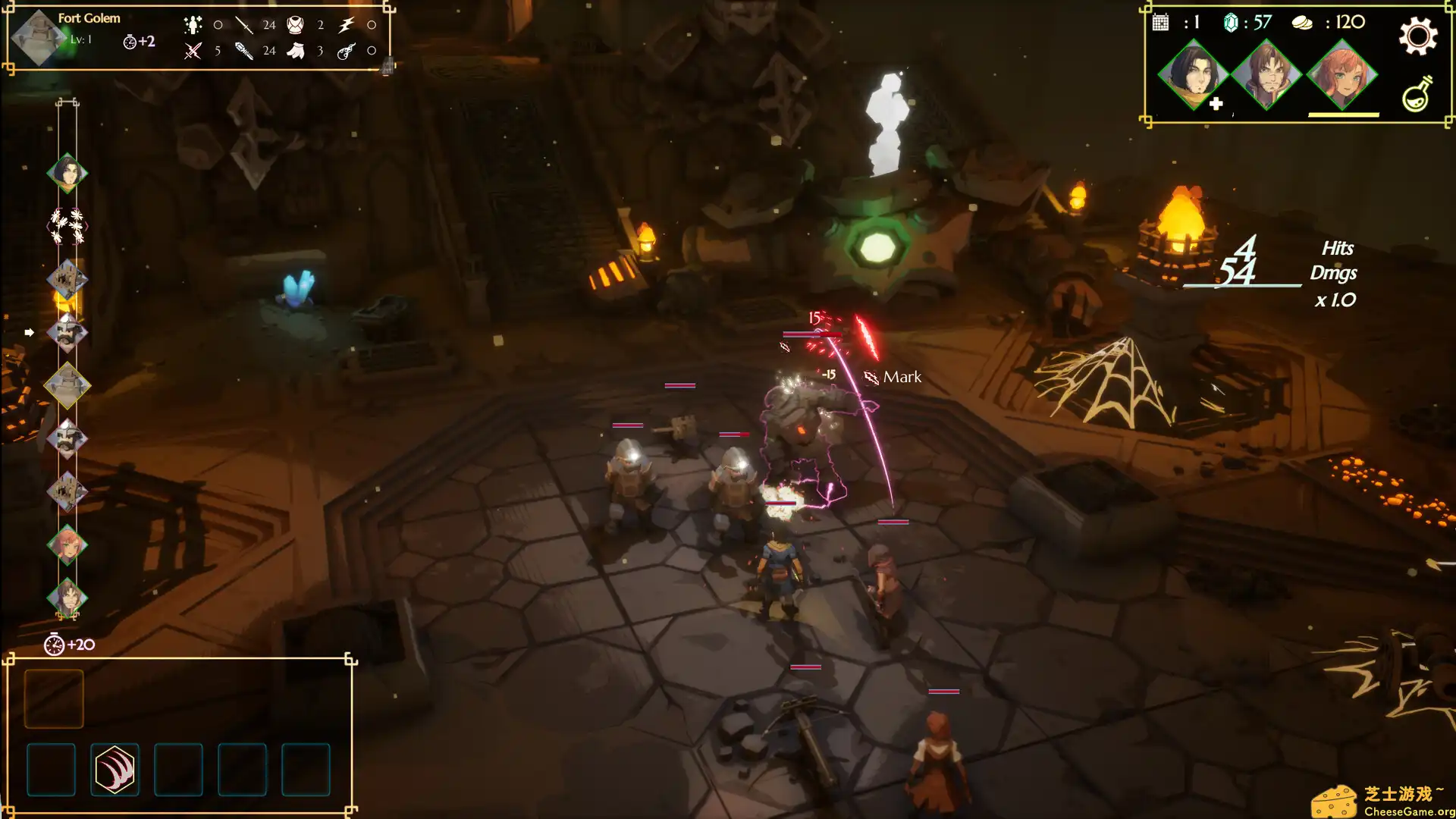Viewport: 1456px width, 819px height.
Task: Click the yellow bar under the heroine portrait
Action: pyautogui.click(x=1342, y=112)
